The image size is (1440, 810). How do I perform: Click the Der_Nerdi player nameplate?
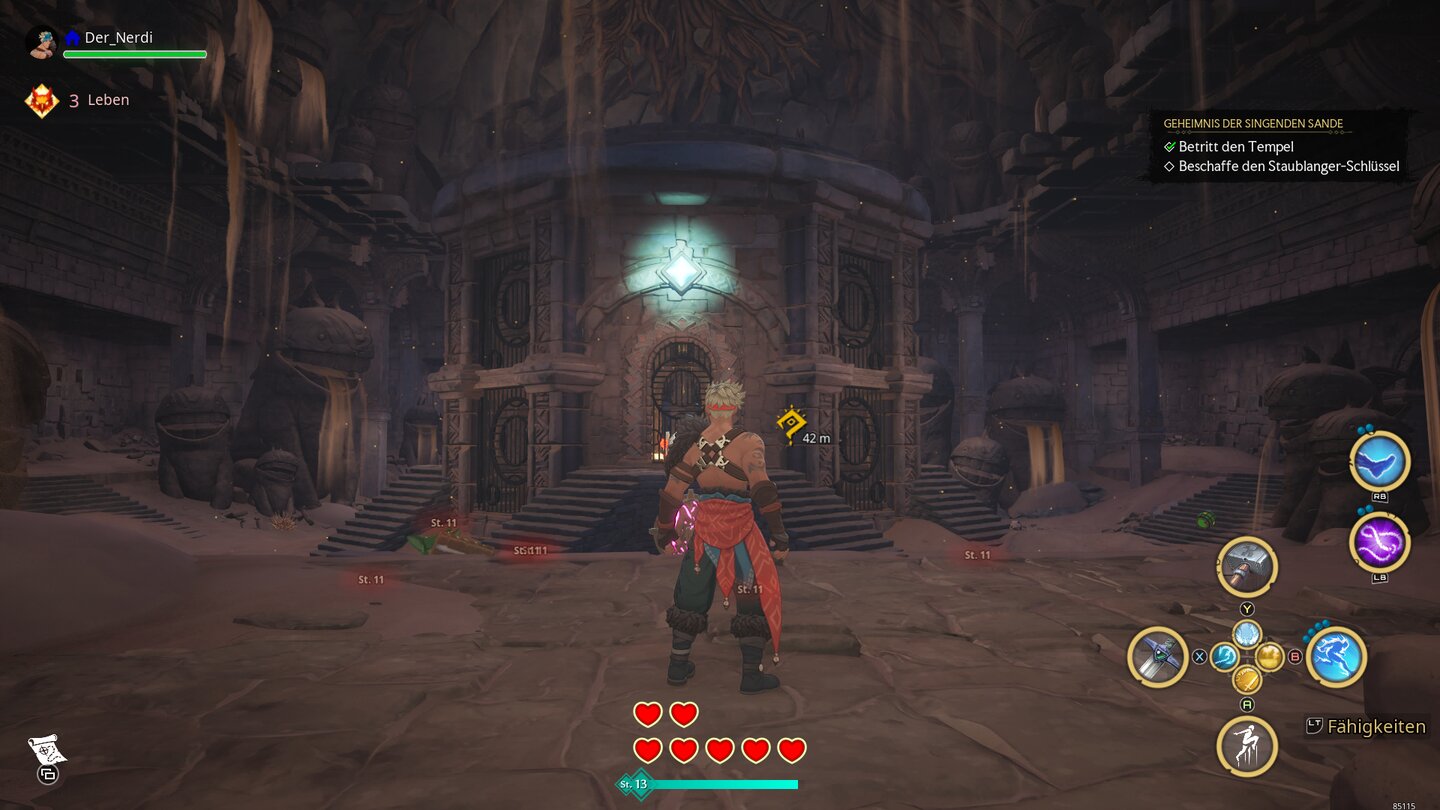118,37
